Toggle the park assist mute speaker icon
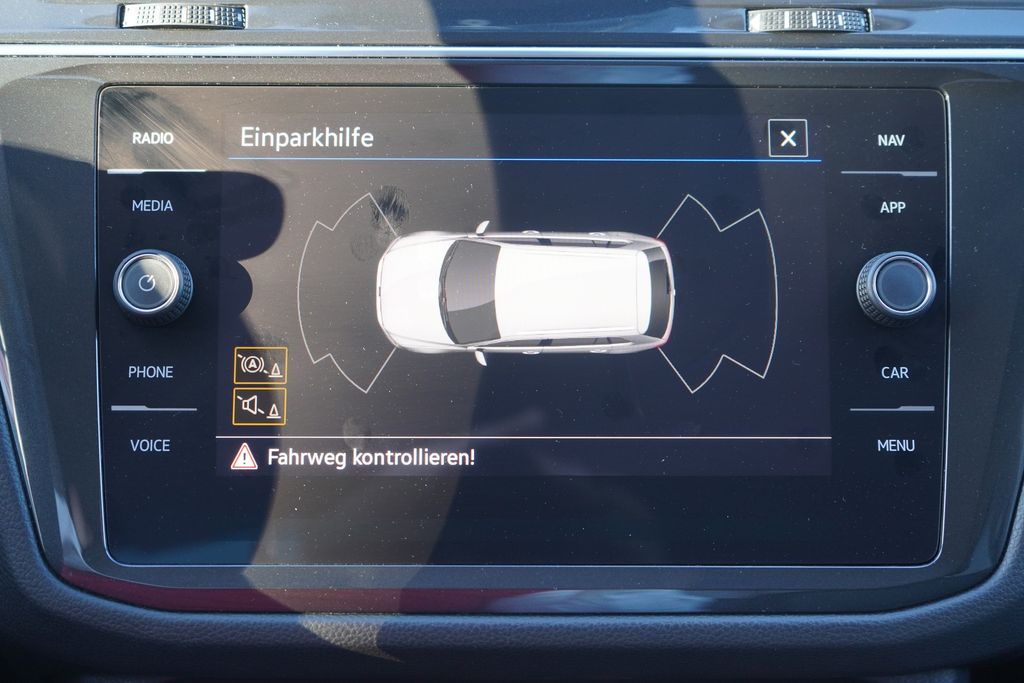The width and height of the screenshot is (1024, 683). 260,406
